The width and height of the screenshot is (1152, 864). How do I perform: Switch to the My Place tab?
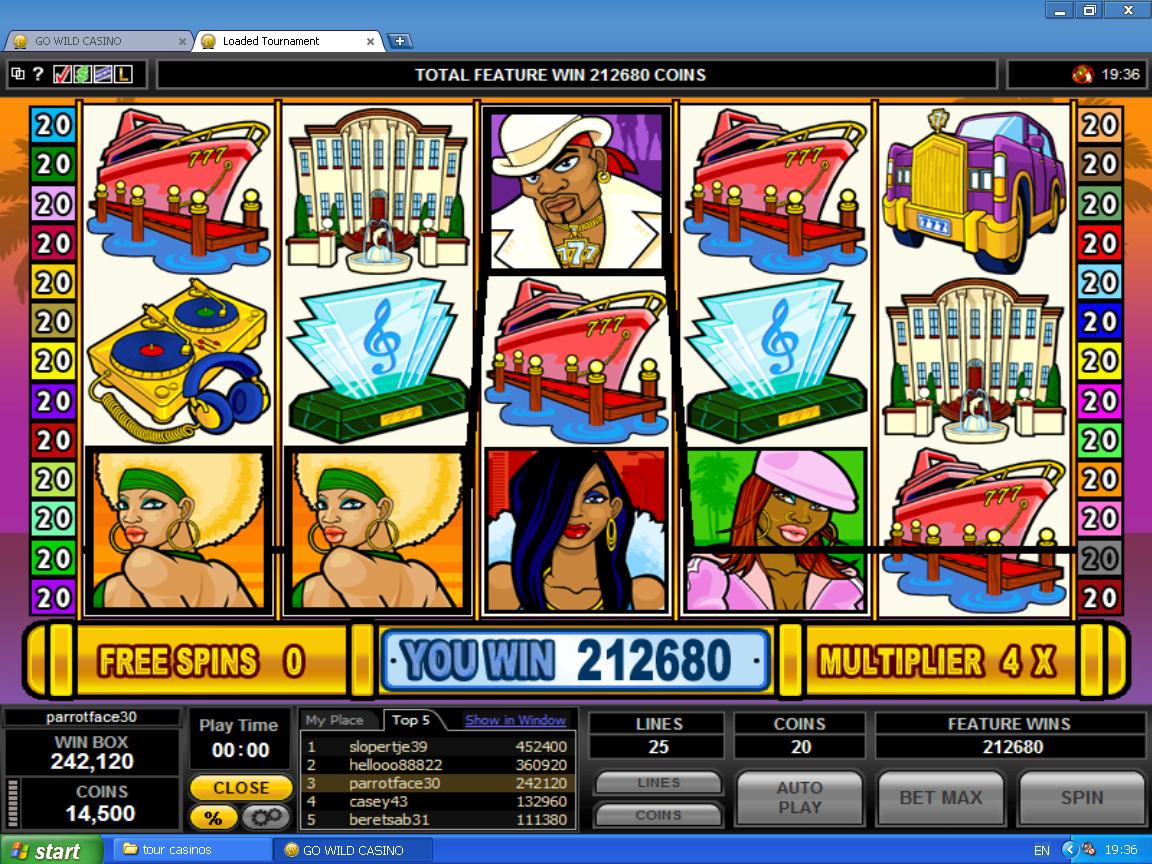click(x=334, y=720)
